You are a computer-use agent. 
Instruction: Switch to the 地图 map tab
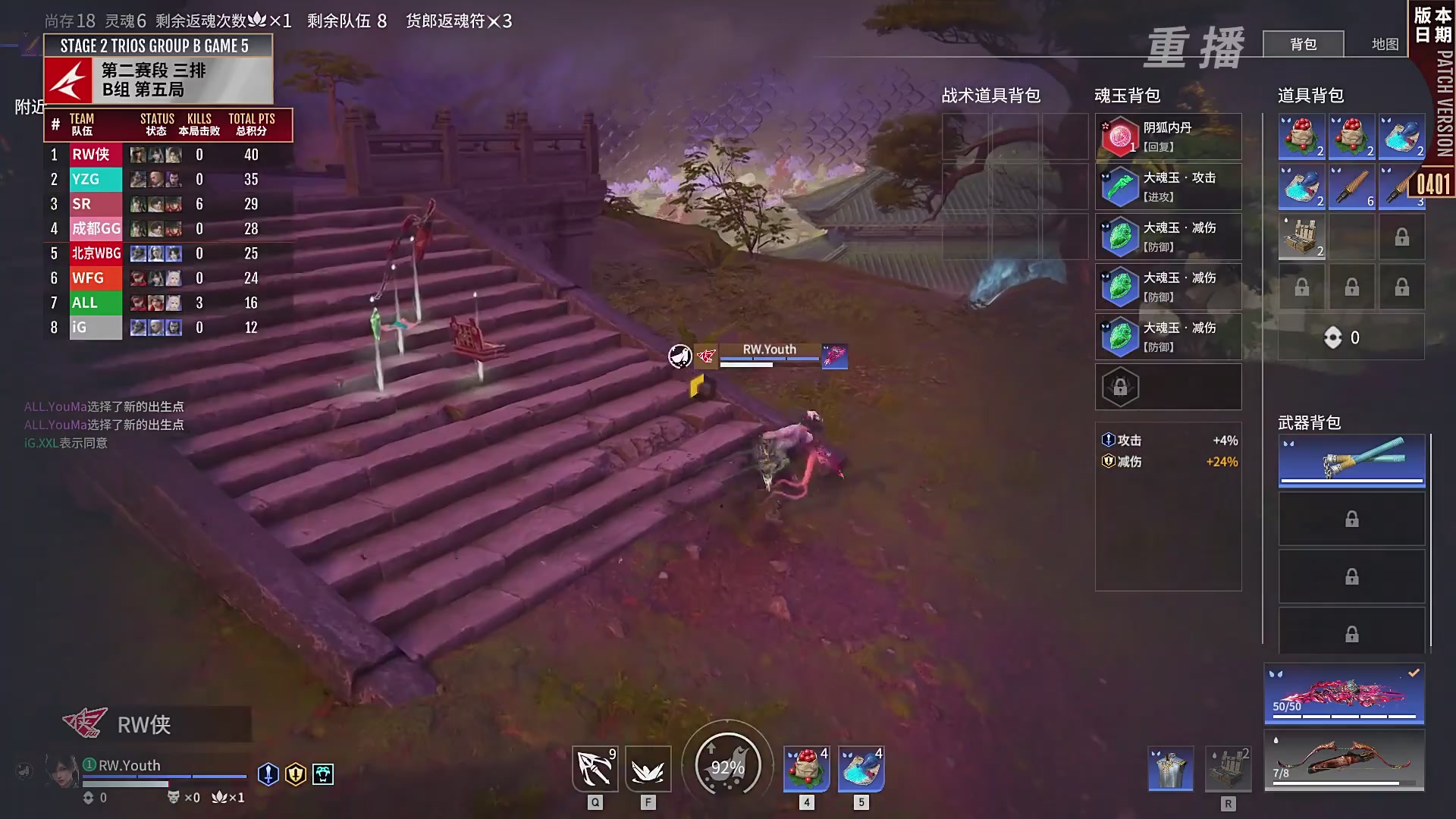pyautogui.click(x=1384, y=44)
